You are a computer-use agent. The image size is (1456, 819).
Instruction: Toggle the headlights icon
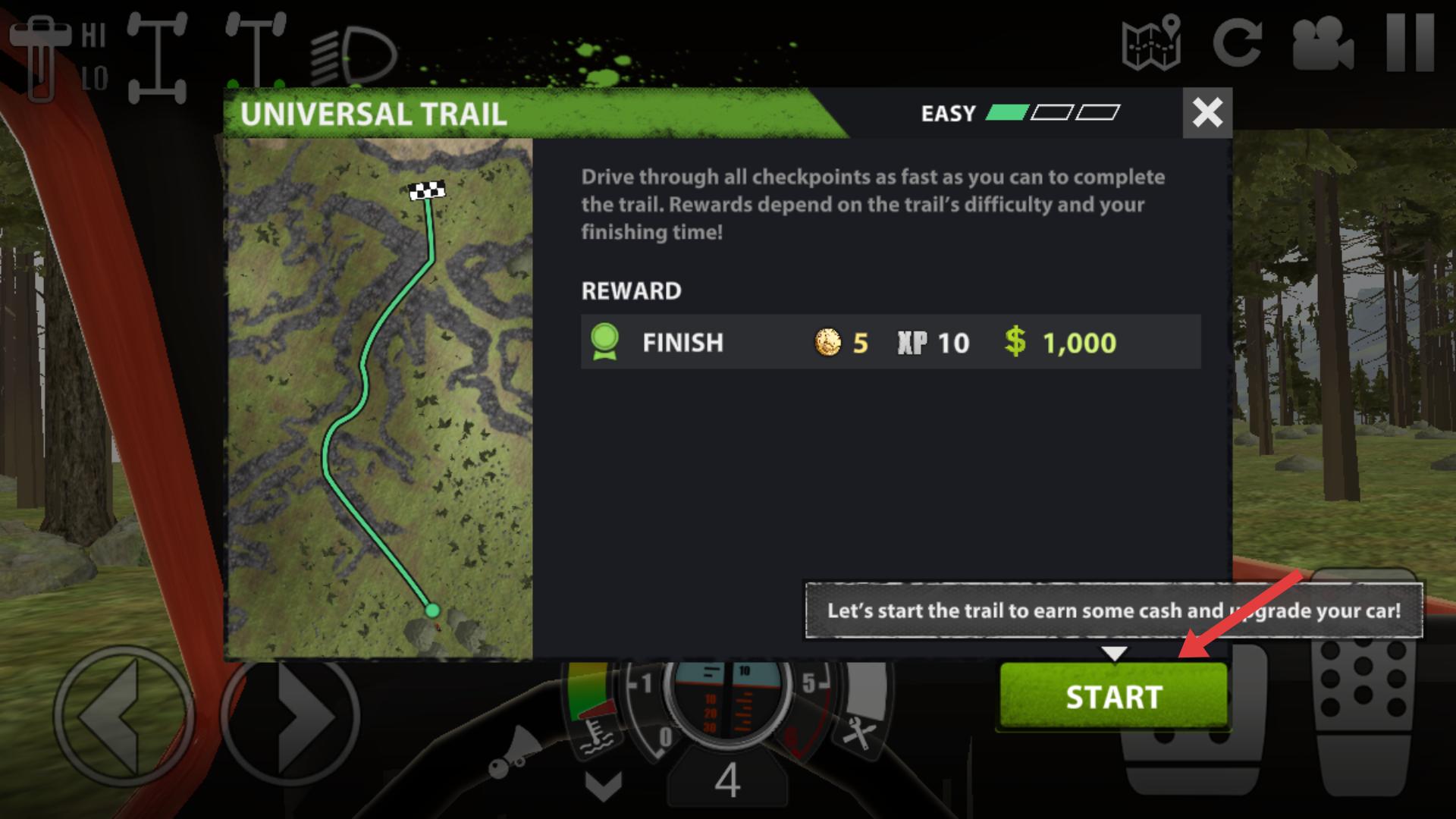353,57
